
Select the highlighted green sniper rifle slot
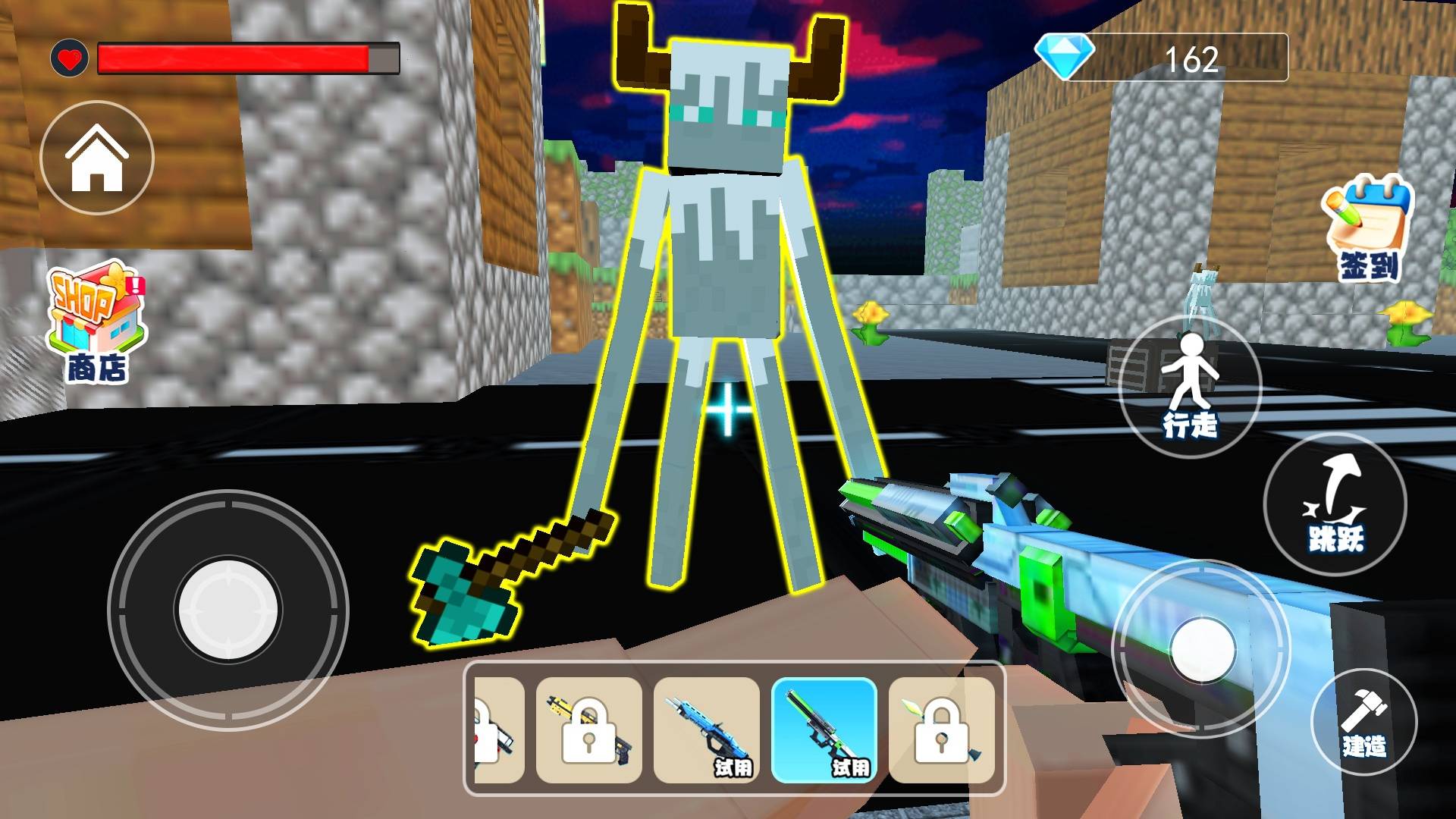(x=824, y=730)
